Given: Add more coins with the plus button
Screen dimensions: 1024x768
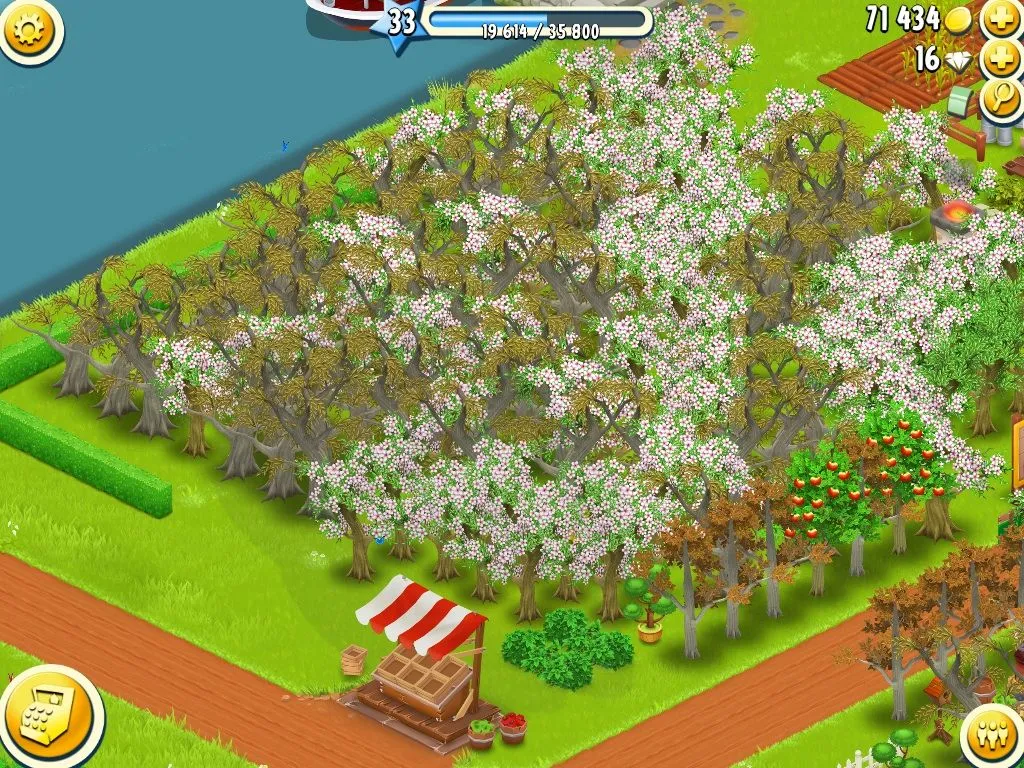Looking at the screenshot, I should point(1000,18).
